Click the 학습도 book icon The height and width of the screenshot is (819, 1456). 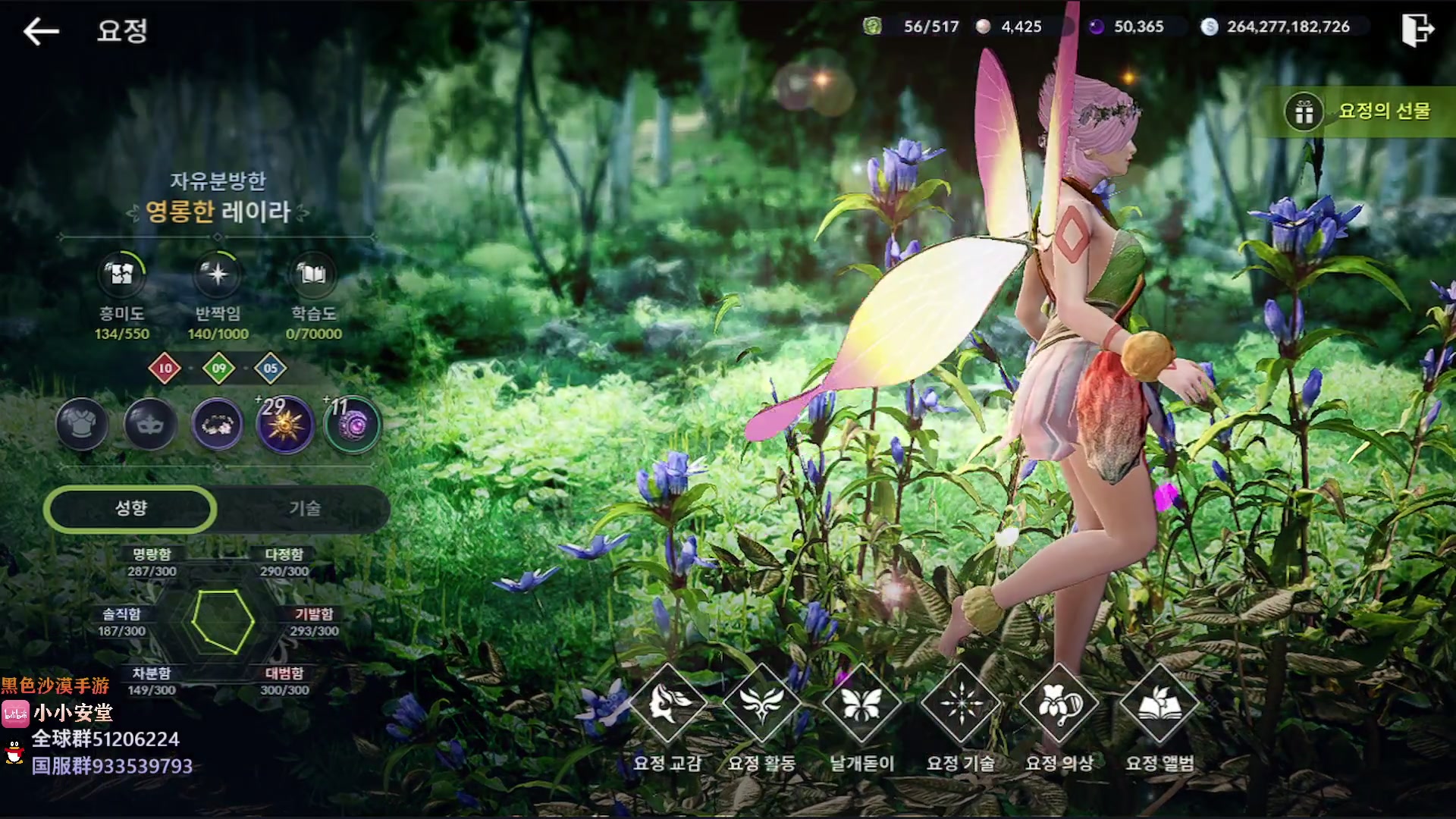coord(313,274)
